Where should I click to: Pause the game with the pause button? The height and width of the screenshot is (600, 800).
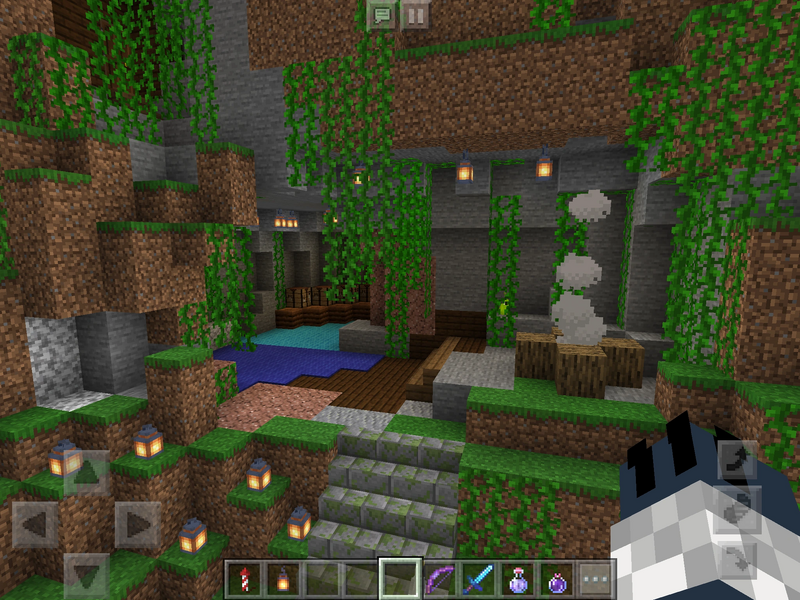click(x=415, y=16)
